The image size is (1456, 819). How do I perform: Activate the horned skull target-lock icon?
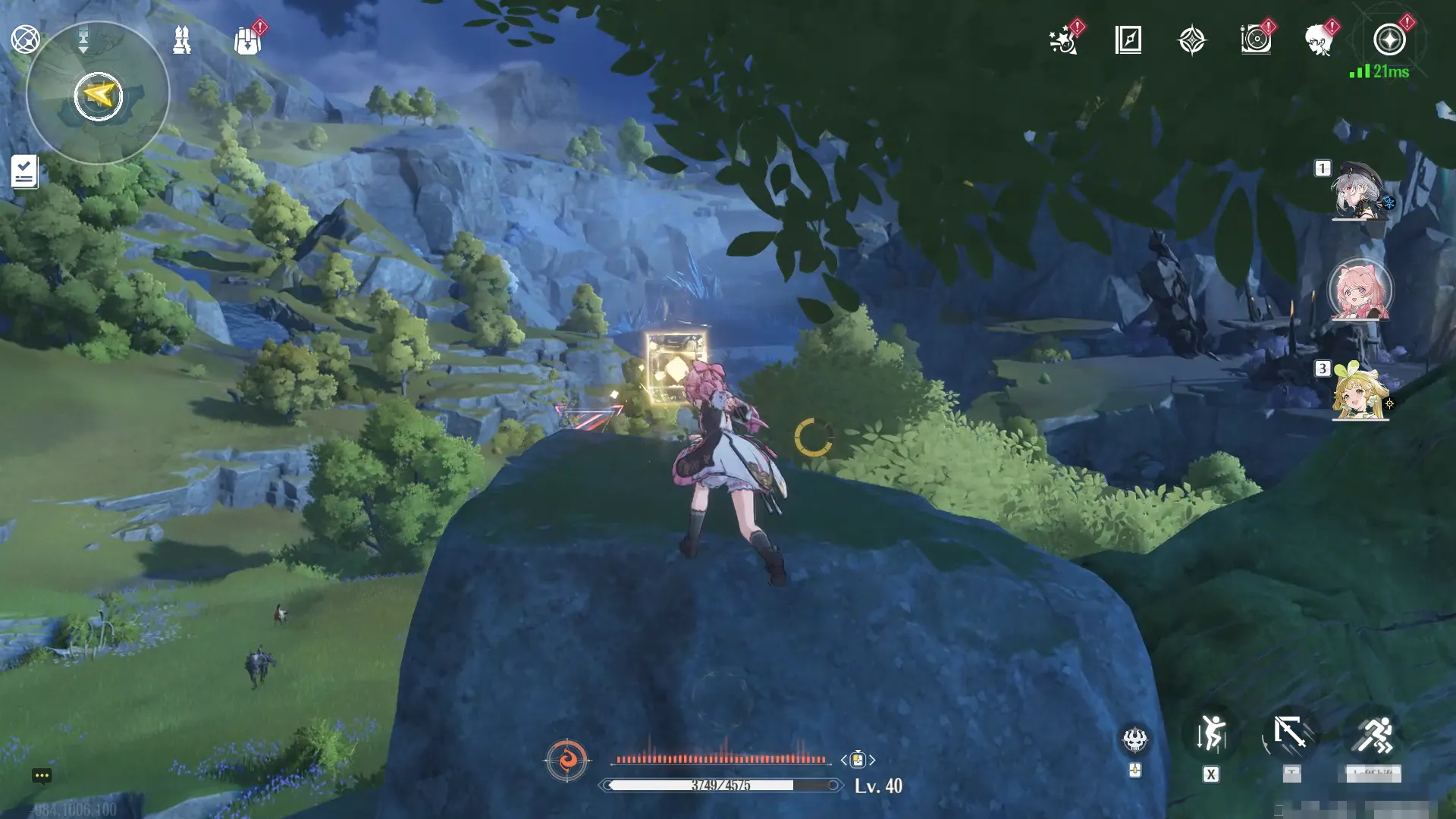(x=1134, y=739)
